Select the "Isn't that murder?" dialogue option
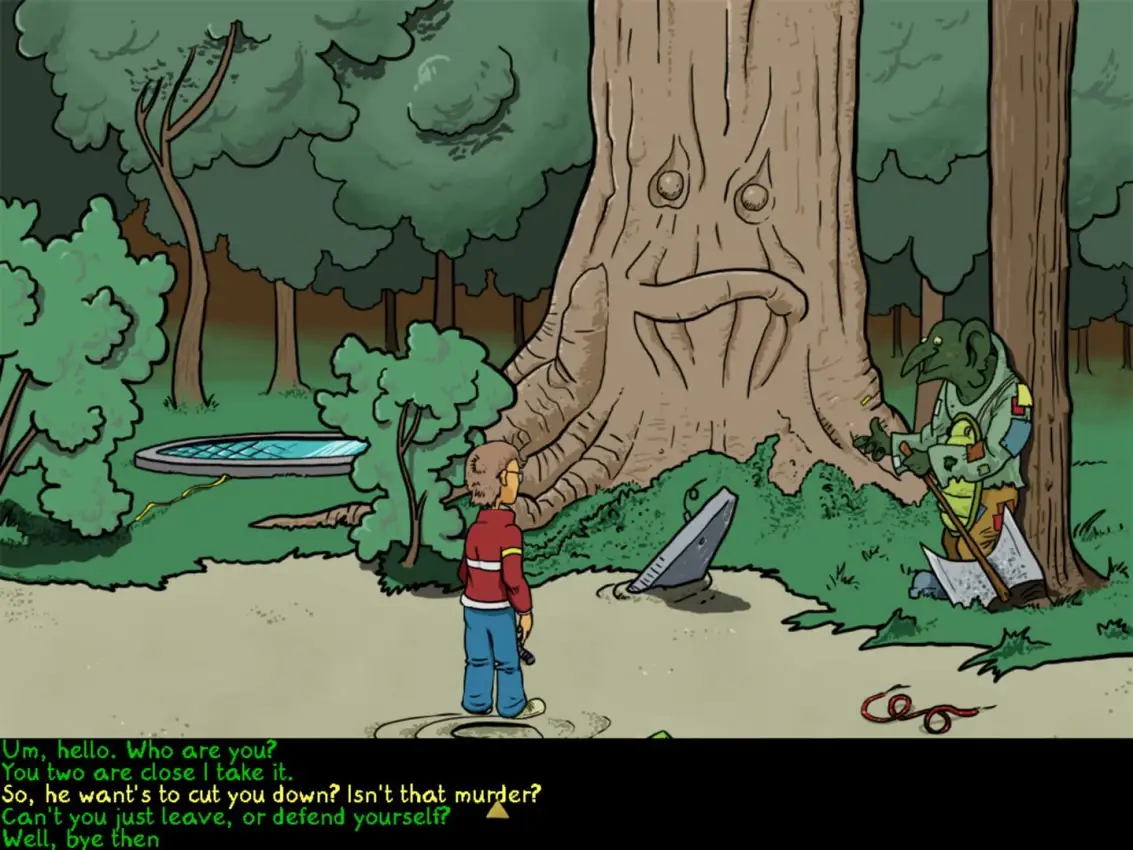The height and width of the screenshot is (850, 1133). click(271, 795)
